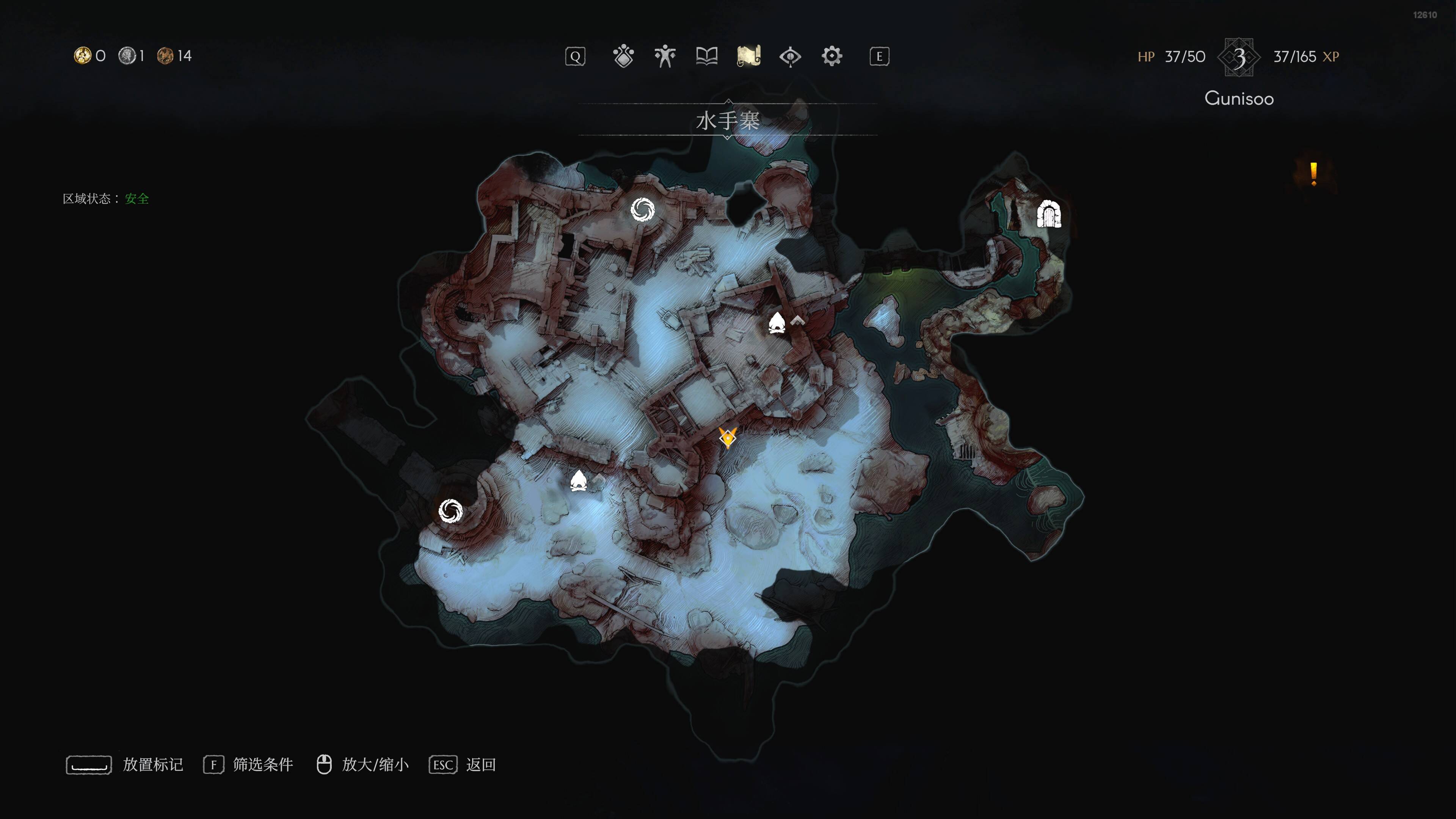Select the yellow exclamation quest marker
The image size is (1456, 819).
coord(1313,174)
